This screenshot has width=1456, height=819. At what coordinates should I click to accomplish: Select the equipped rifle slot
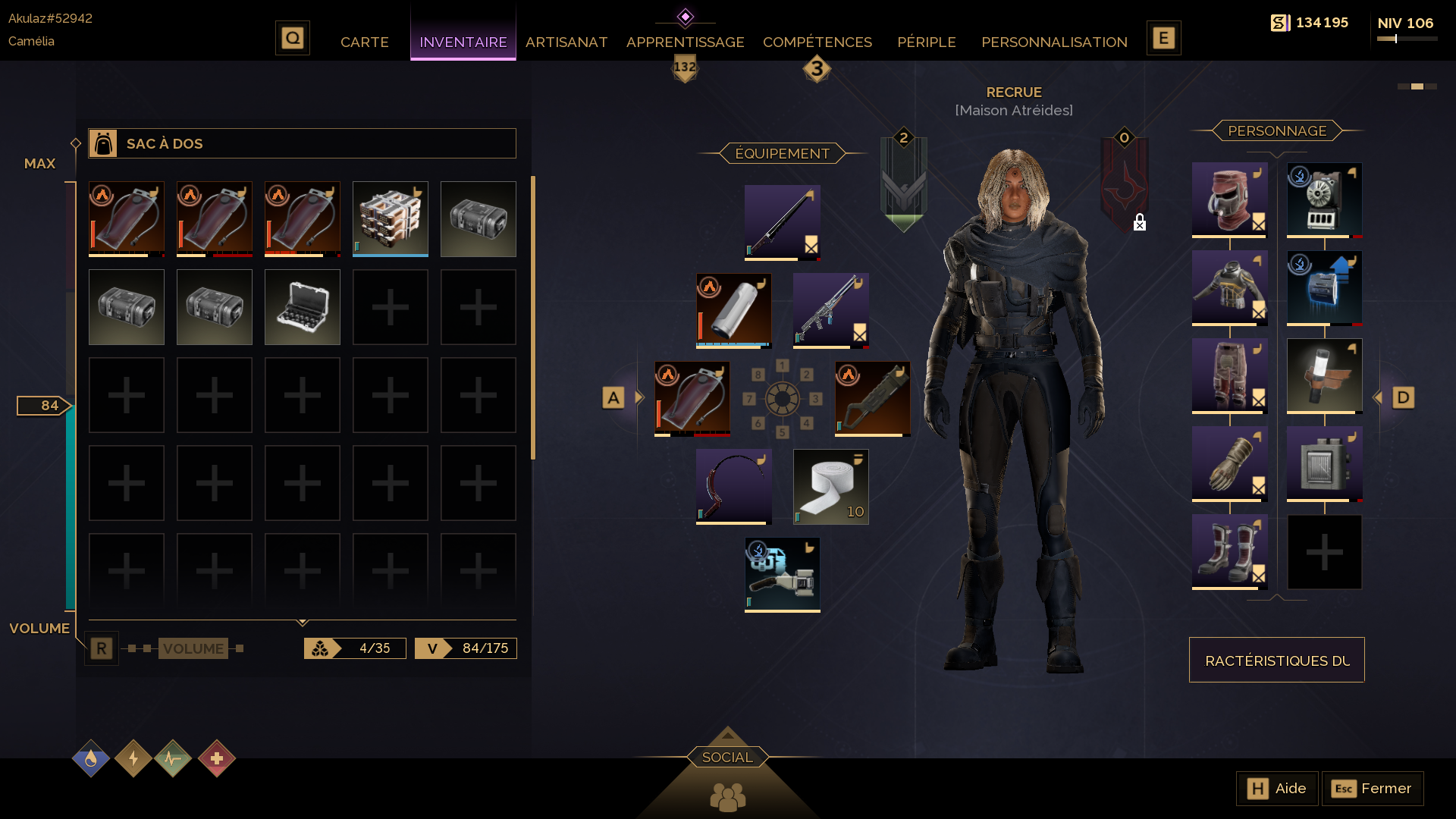[x=830, y=311]
